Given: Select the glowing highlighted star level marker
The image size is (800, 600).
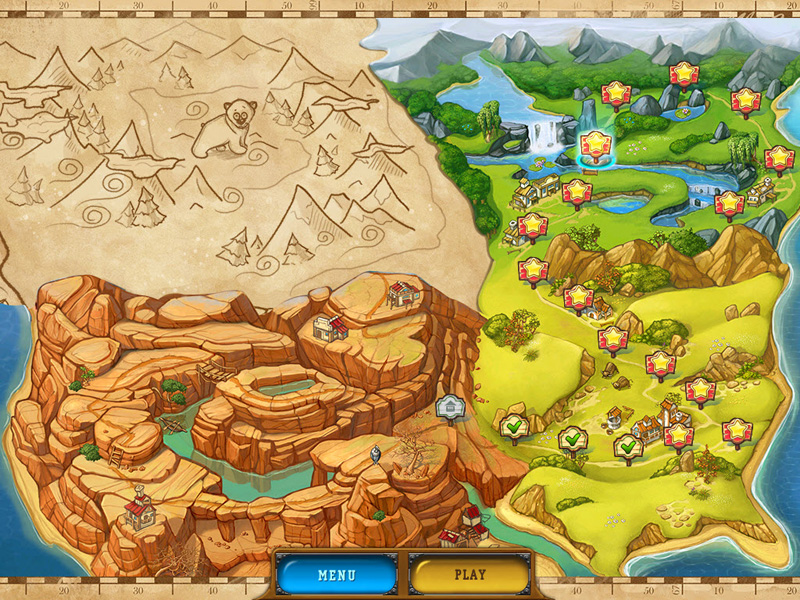Looking at the screenshot, I should tap(595, 144).
